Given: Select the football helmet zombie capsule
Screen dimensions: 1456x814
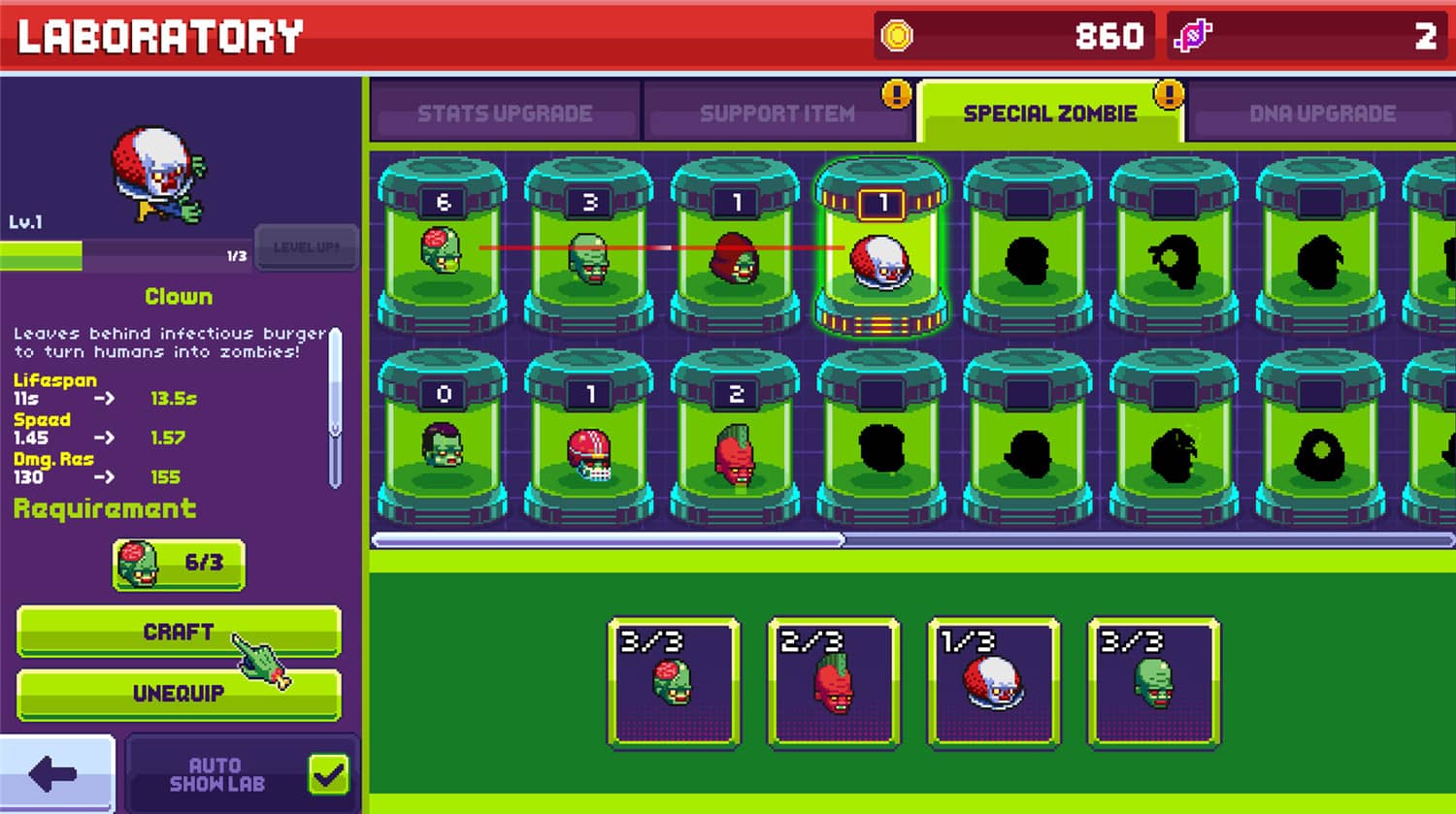Looking at the screenshot, I should 590,446.
